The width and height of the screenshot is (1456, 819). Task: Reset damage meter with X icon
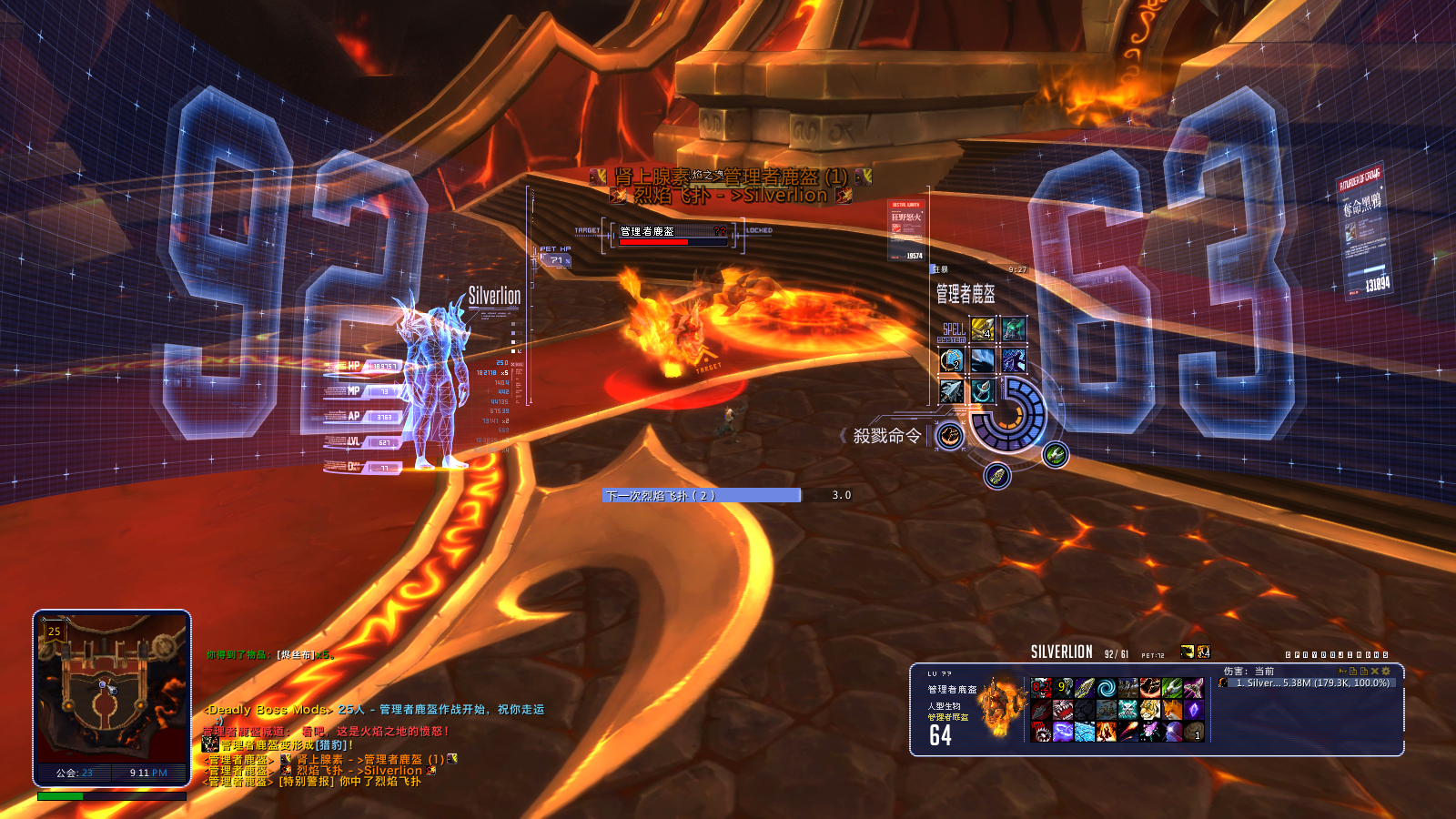point(1375,671)
